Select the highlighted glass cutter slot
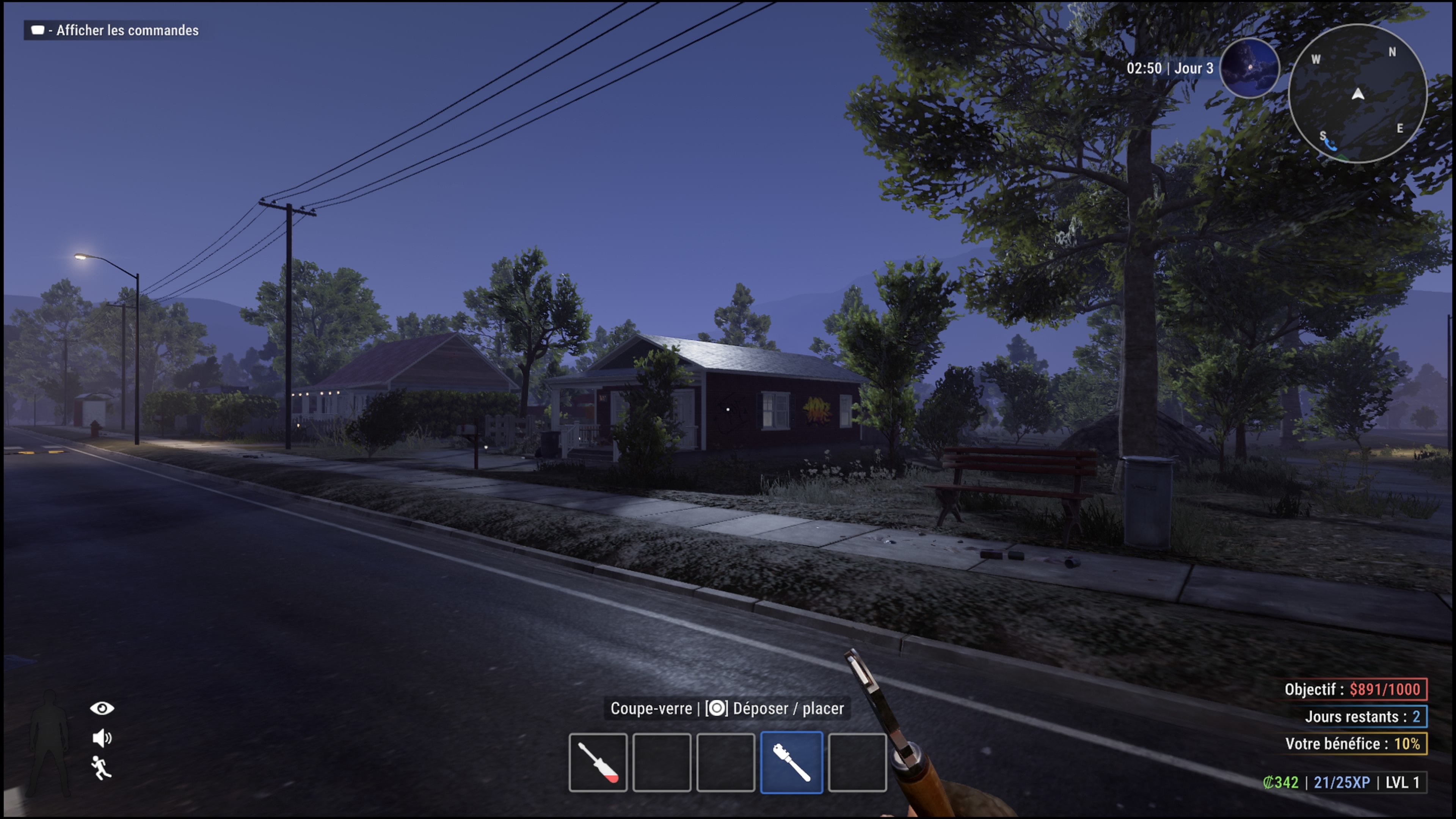Image resolution: width=1456 pixels, height=819 pixels. click(791, 762)
